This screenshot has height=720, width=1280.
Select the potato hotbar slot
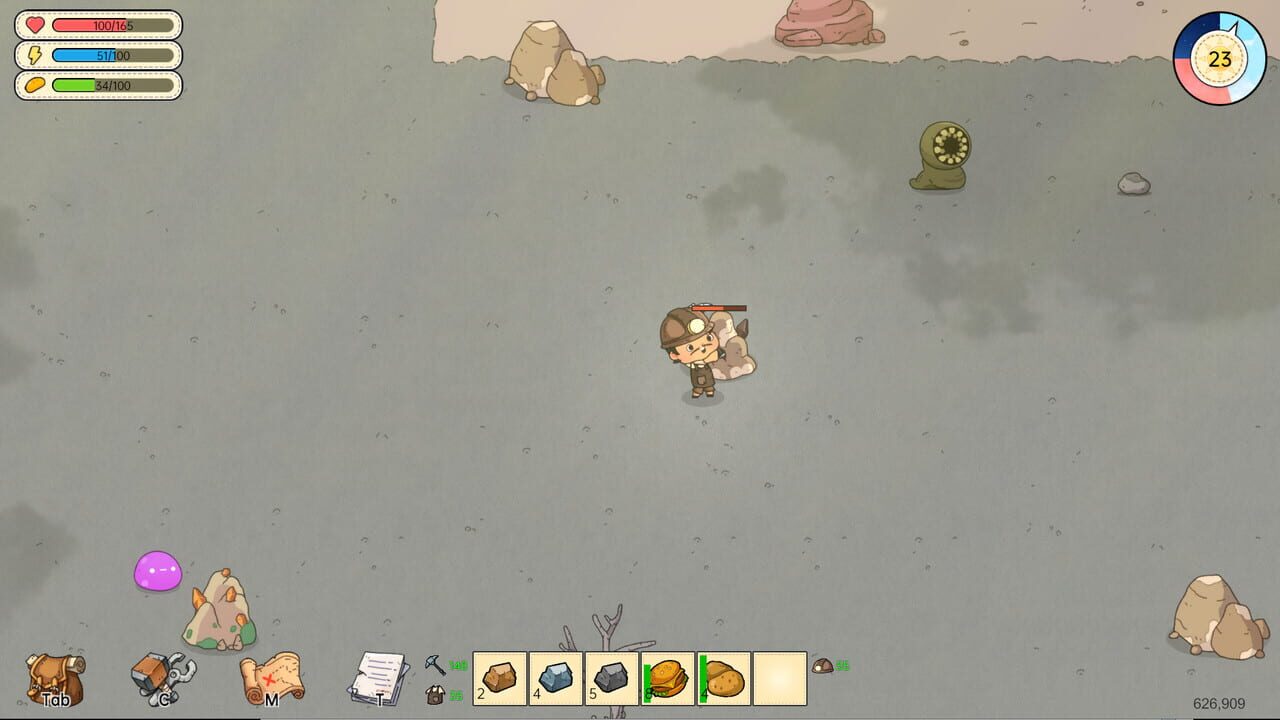722,678
